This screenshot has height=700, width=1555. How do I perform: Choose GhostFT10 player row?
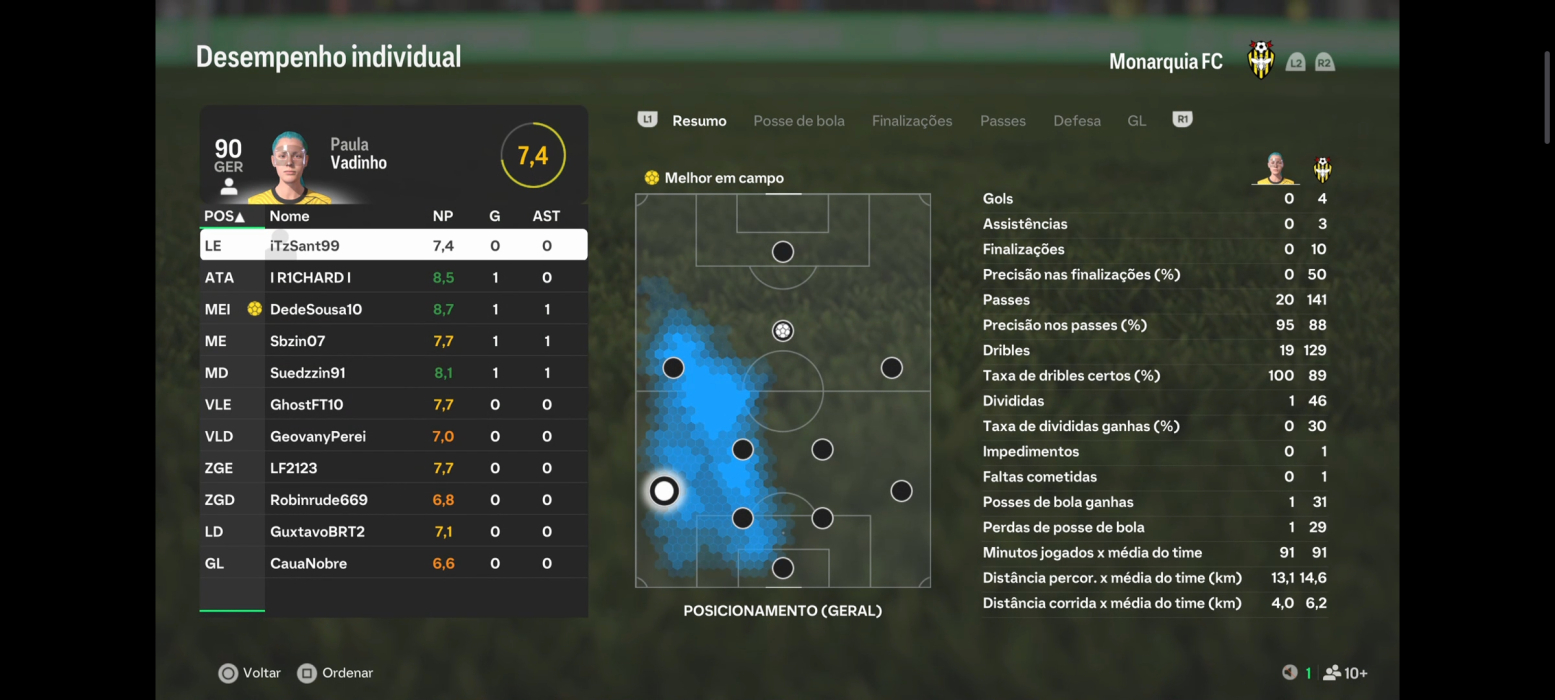tap(393, 405)
